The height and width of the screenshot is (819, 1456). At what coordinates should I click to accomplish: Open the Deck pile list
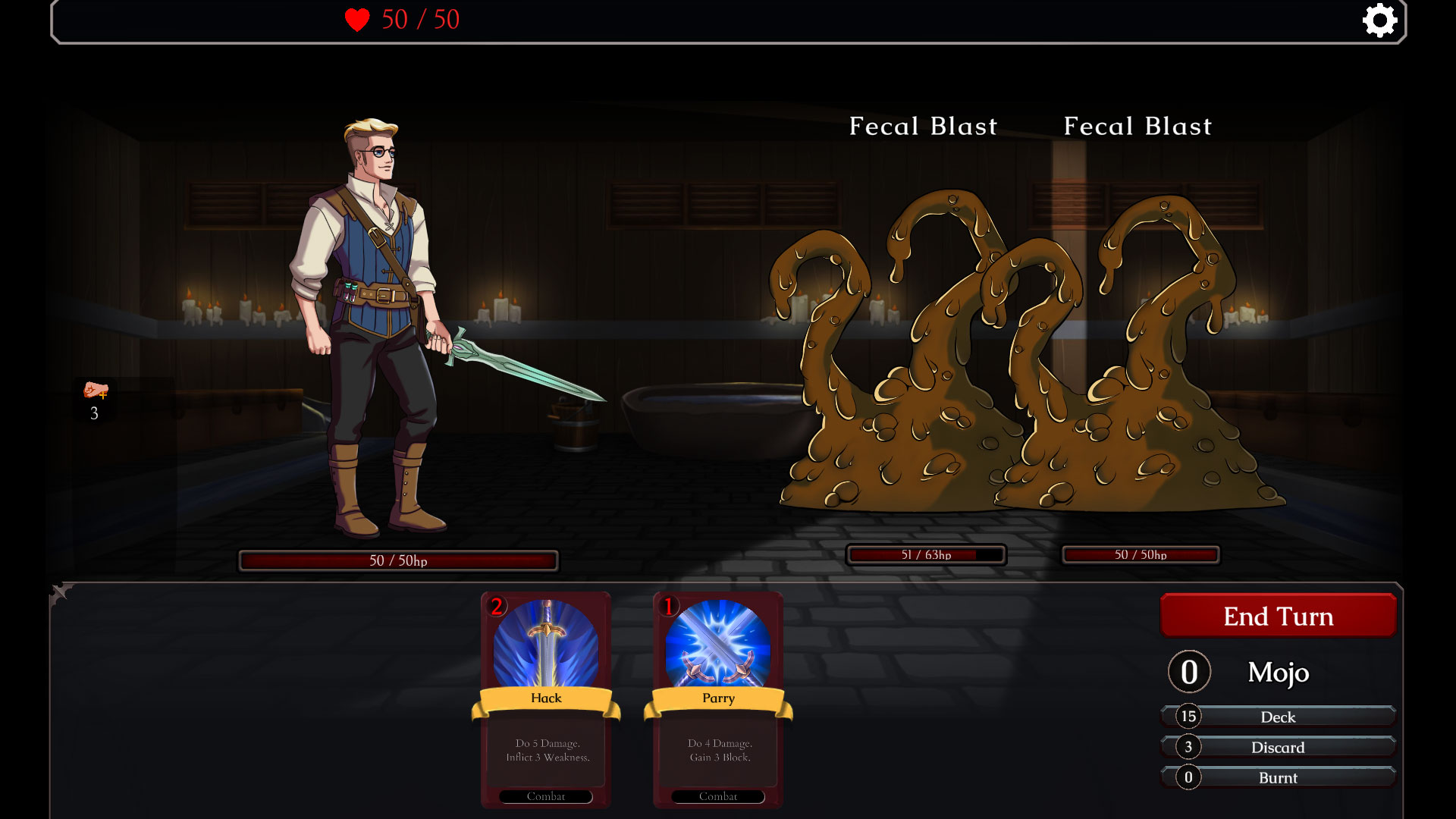(x=1278, y=717)
